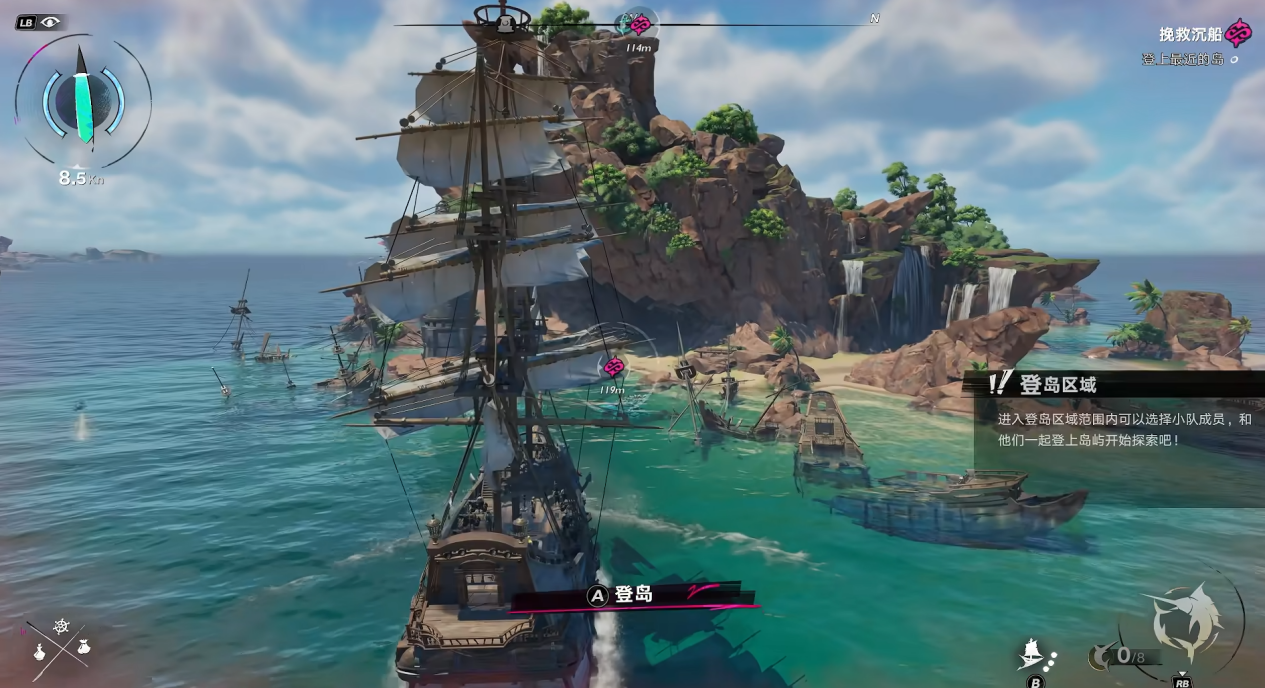The image size is (1265, 688).
Task: Select the potion bottle quick-slot icon
Action: pos(40,652)
